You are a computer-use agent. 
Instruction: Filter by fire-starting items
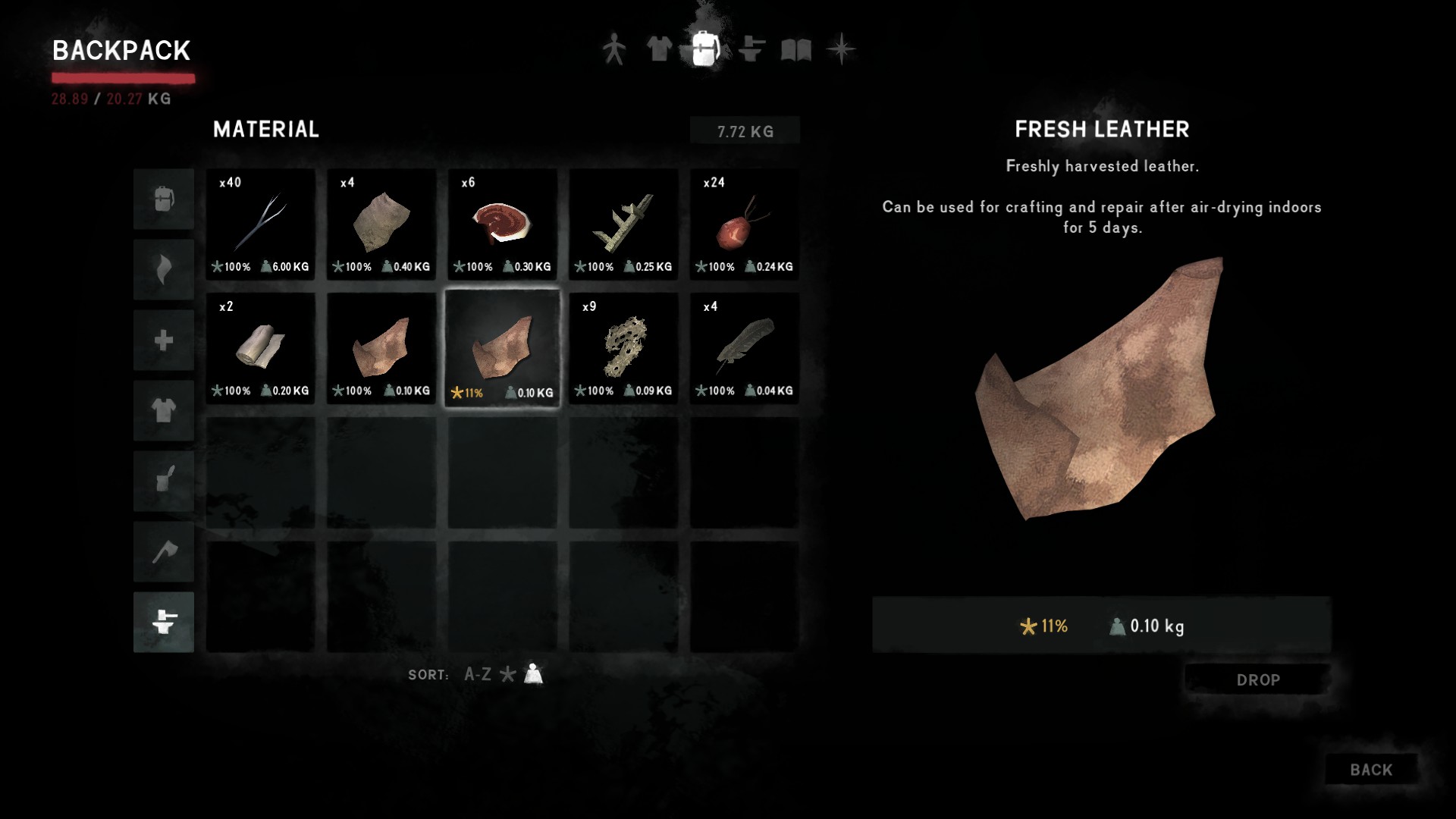[x=164, y=270]
